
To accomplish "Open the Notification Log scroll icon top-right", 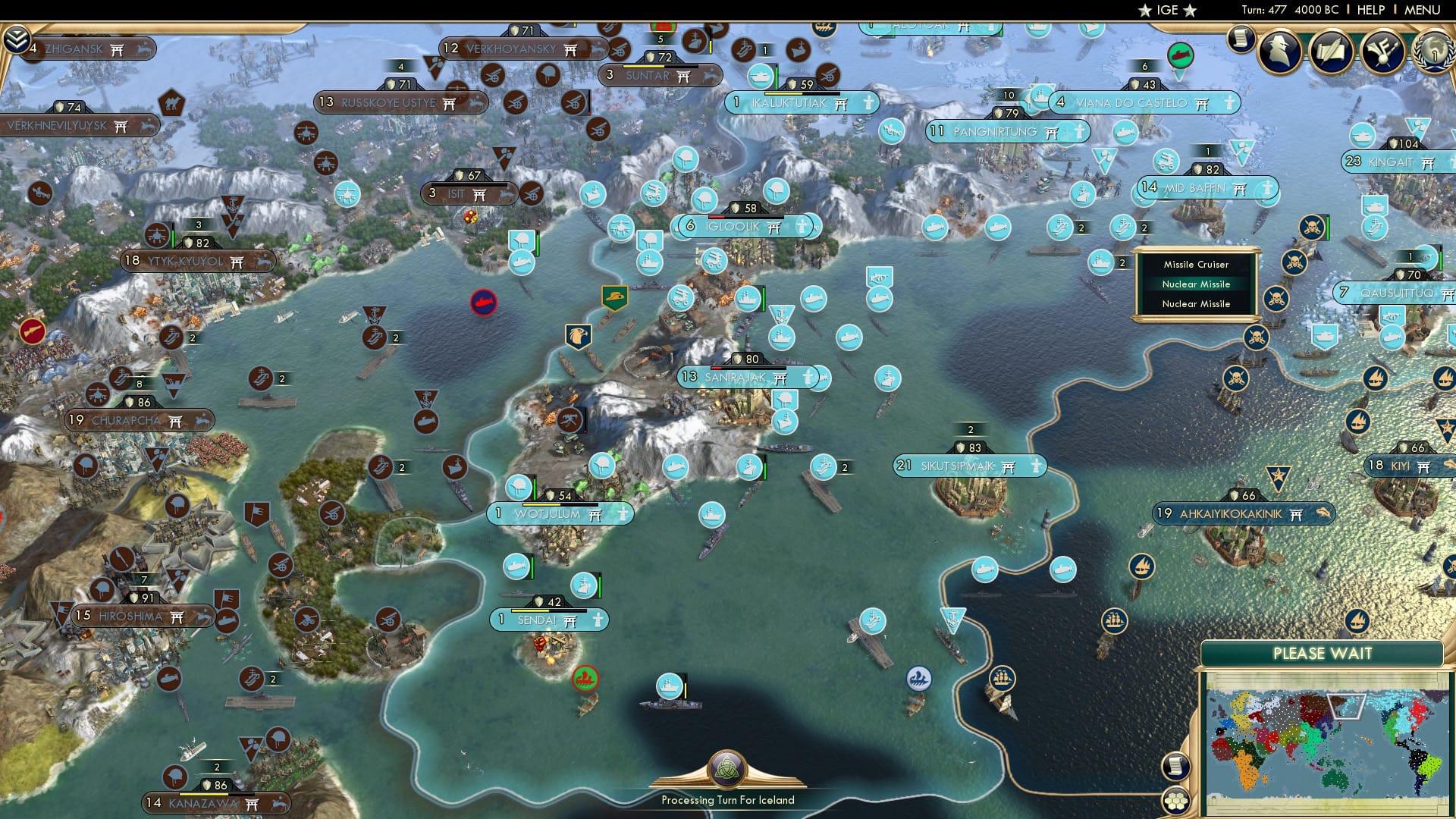I will (1241, 42).
